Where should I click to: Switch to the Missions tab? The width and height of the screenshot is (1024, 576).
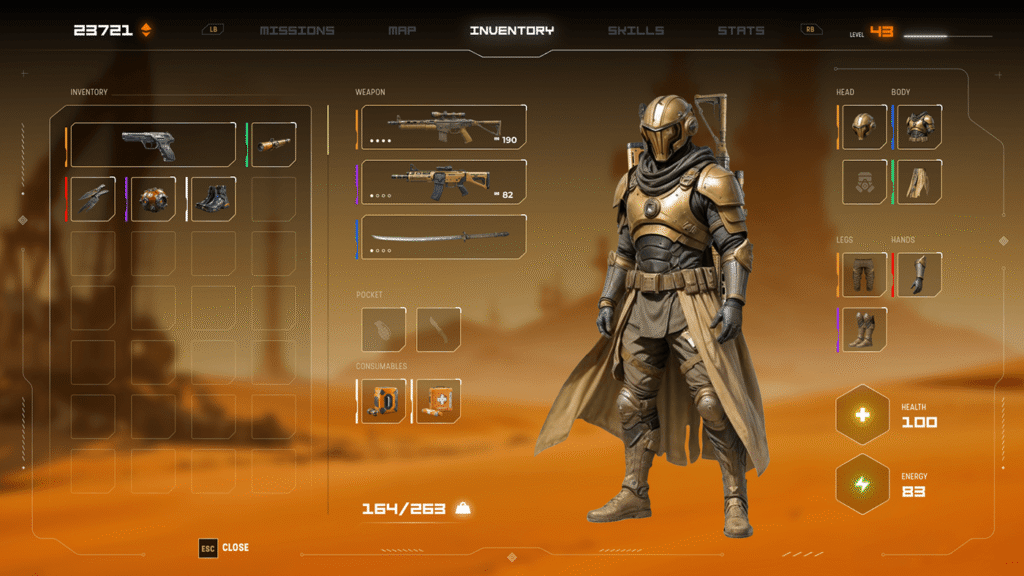(295, 31)
